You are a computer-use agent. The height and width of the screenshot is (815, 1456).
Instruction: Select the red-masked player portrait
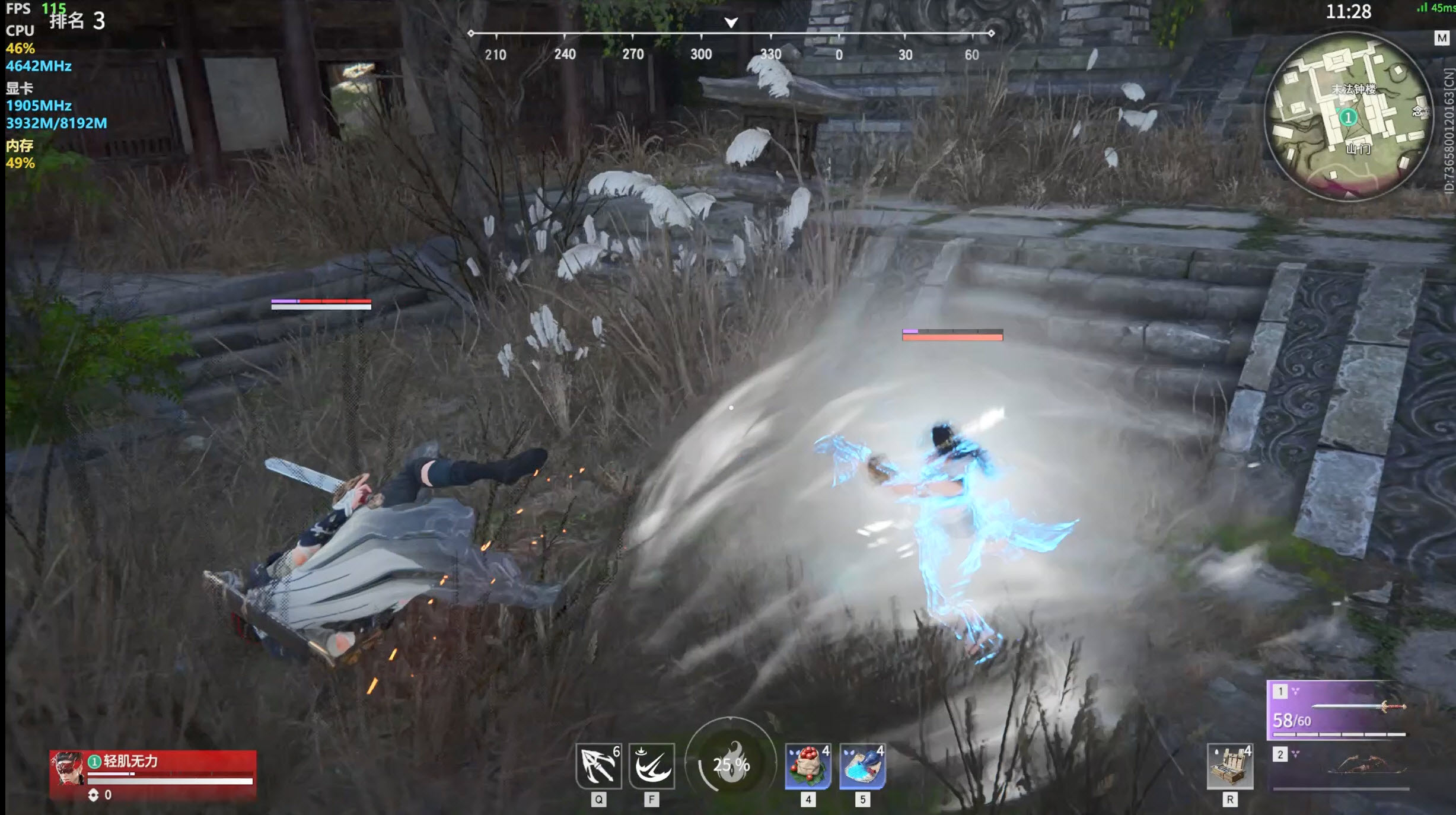pos(68,769)
